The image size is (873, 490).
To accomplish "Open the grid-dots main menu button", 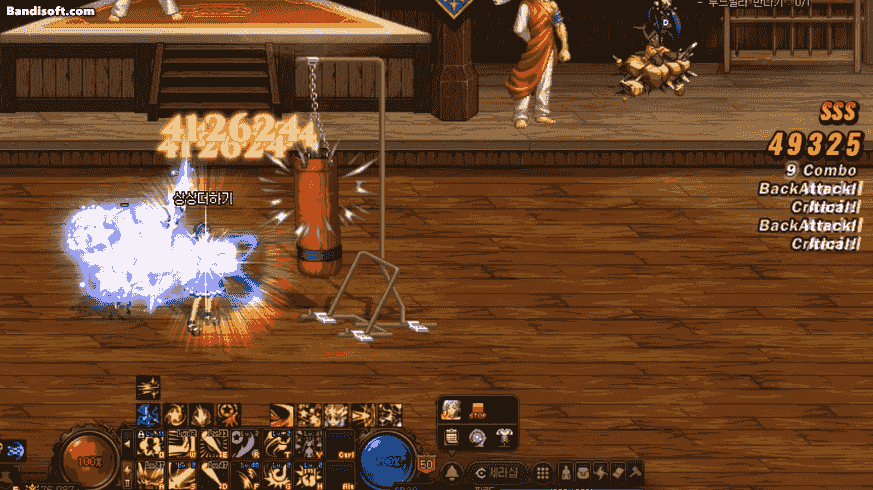I will [x=542, y=472].
